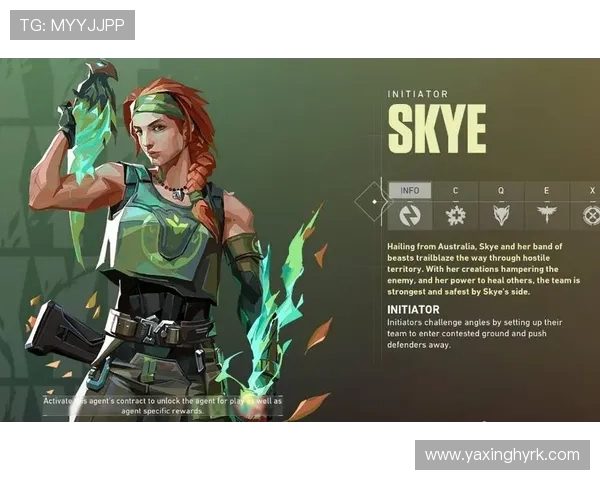Select the X ultimate ability icon
600x480 pixels.
591,214
